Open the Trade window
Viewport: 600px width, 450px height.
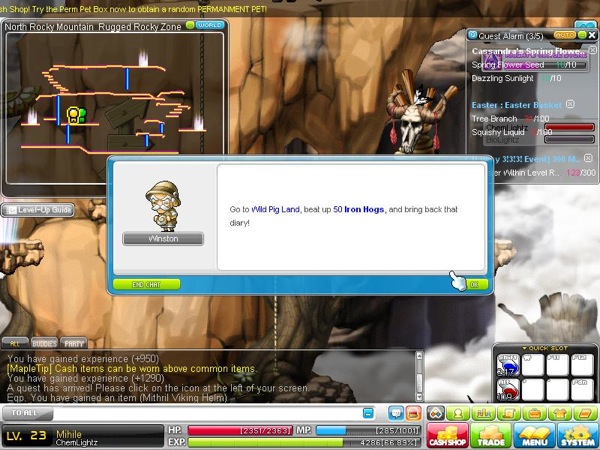click(x=489, y=435)
